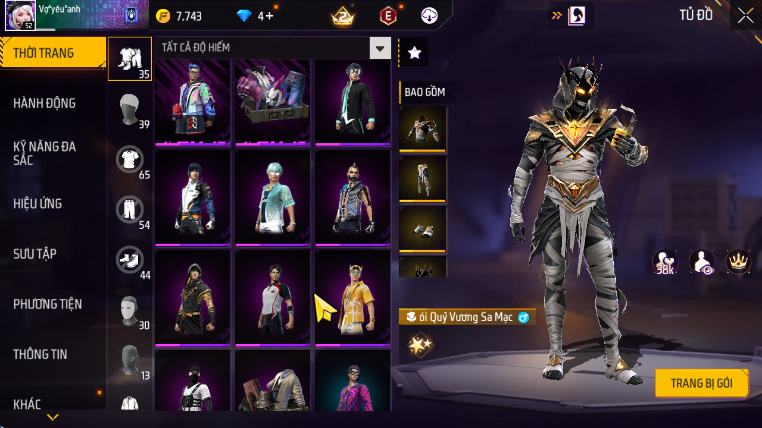
Task: Select the loot crate bundle thumbnail
Action: tap(272, 99)
